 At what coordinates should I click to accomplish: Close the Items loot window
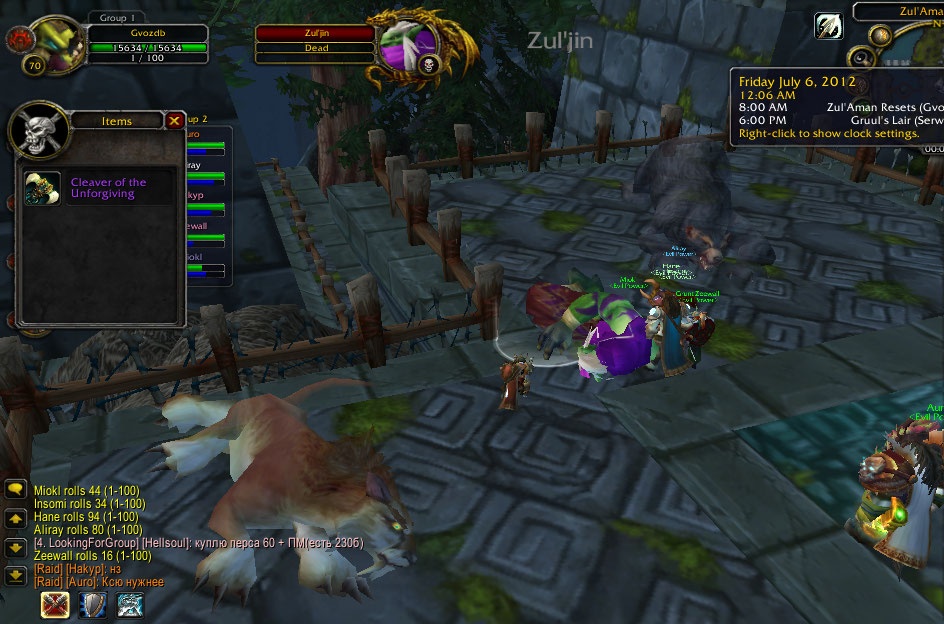[x=174, y=121]
